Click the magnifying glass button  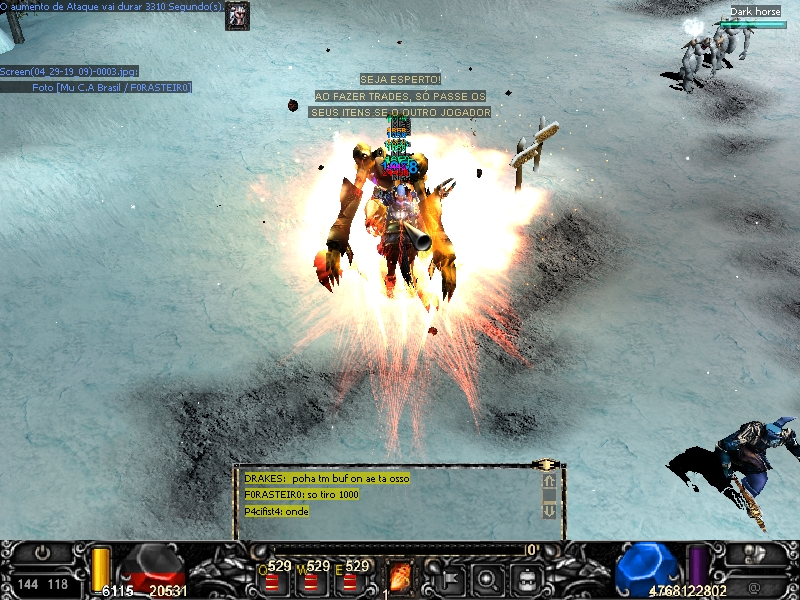point(487,578)
